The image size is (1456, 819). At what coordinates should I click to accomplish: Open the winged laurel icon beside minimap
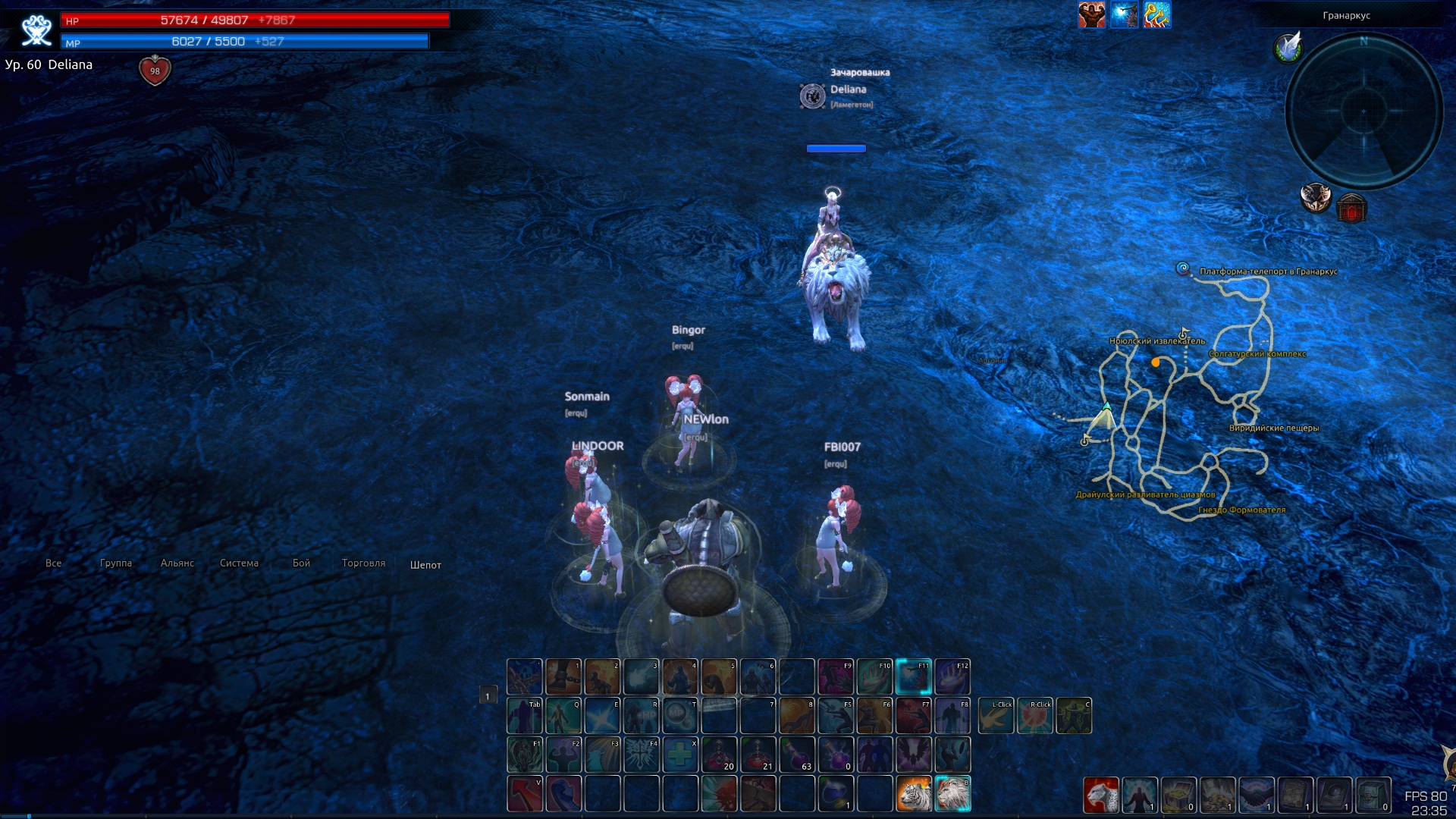[x=1288, y=48]
